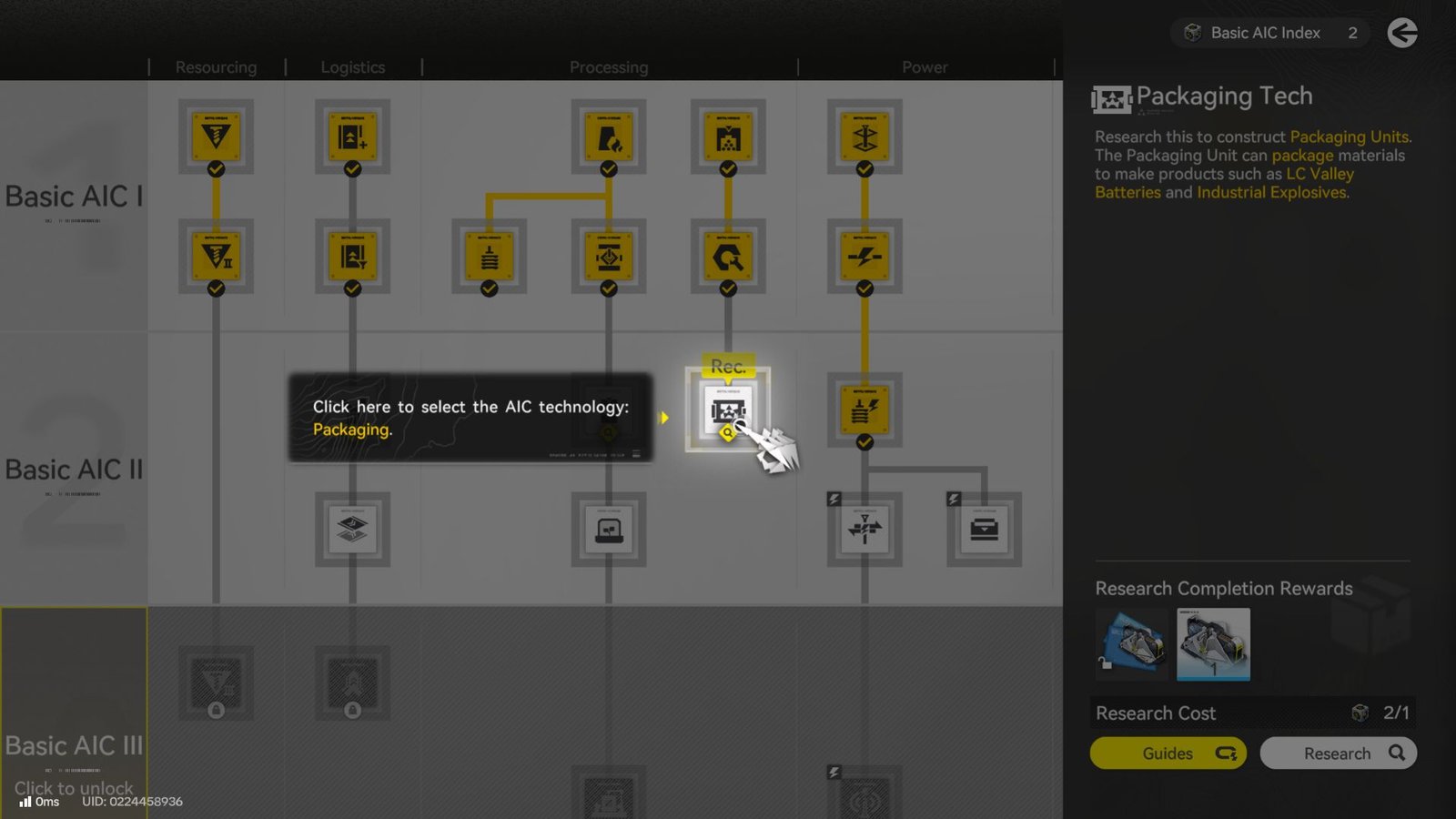
Task: Click the magnifier badge on the Packaging node
Action: (x=728, y=435)
